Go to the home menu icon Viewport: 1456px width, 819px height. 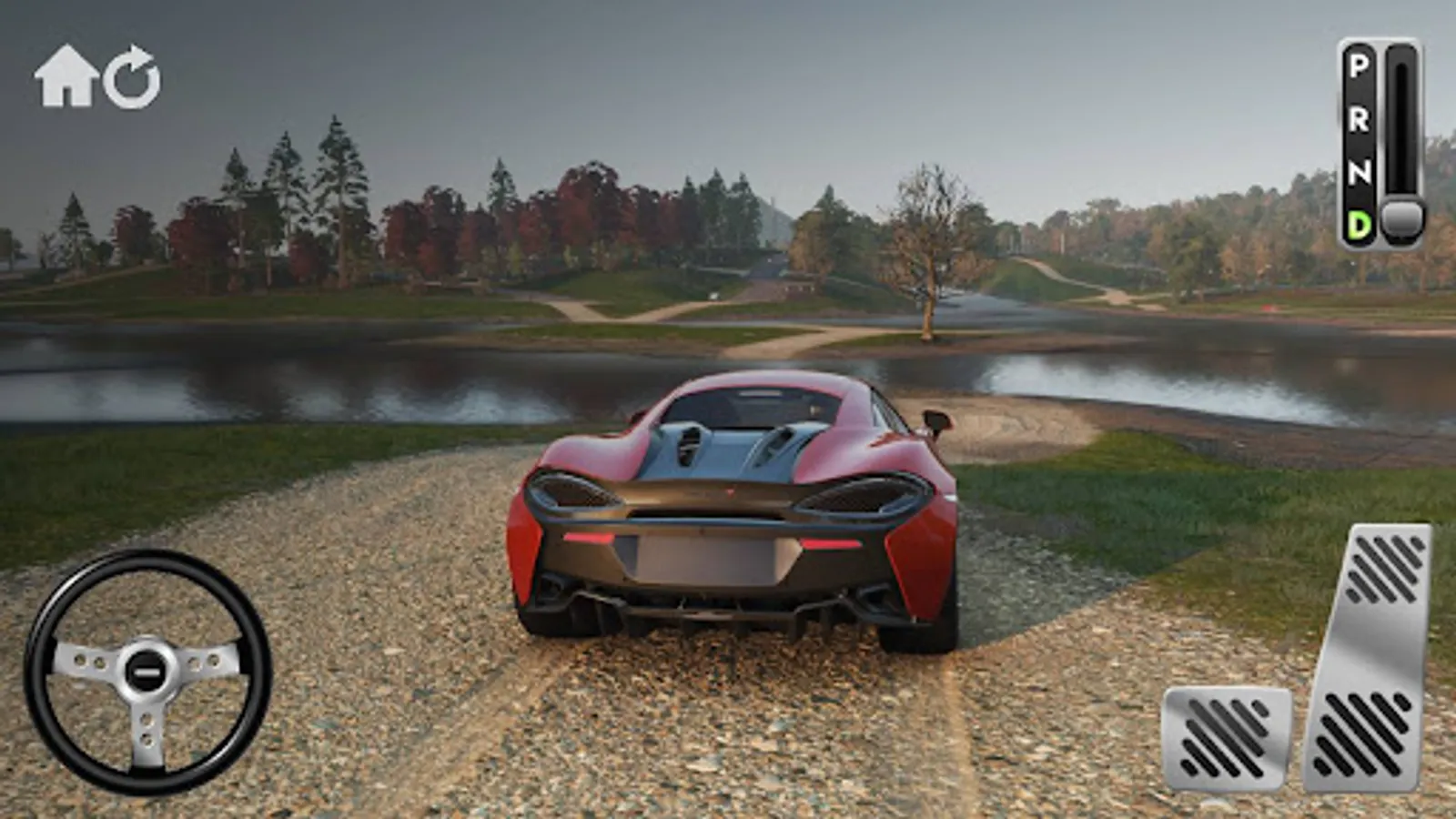tap(66, 77)
